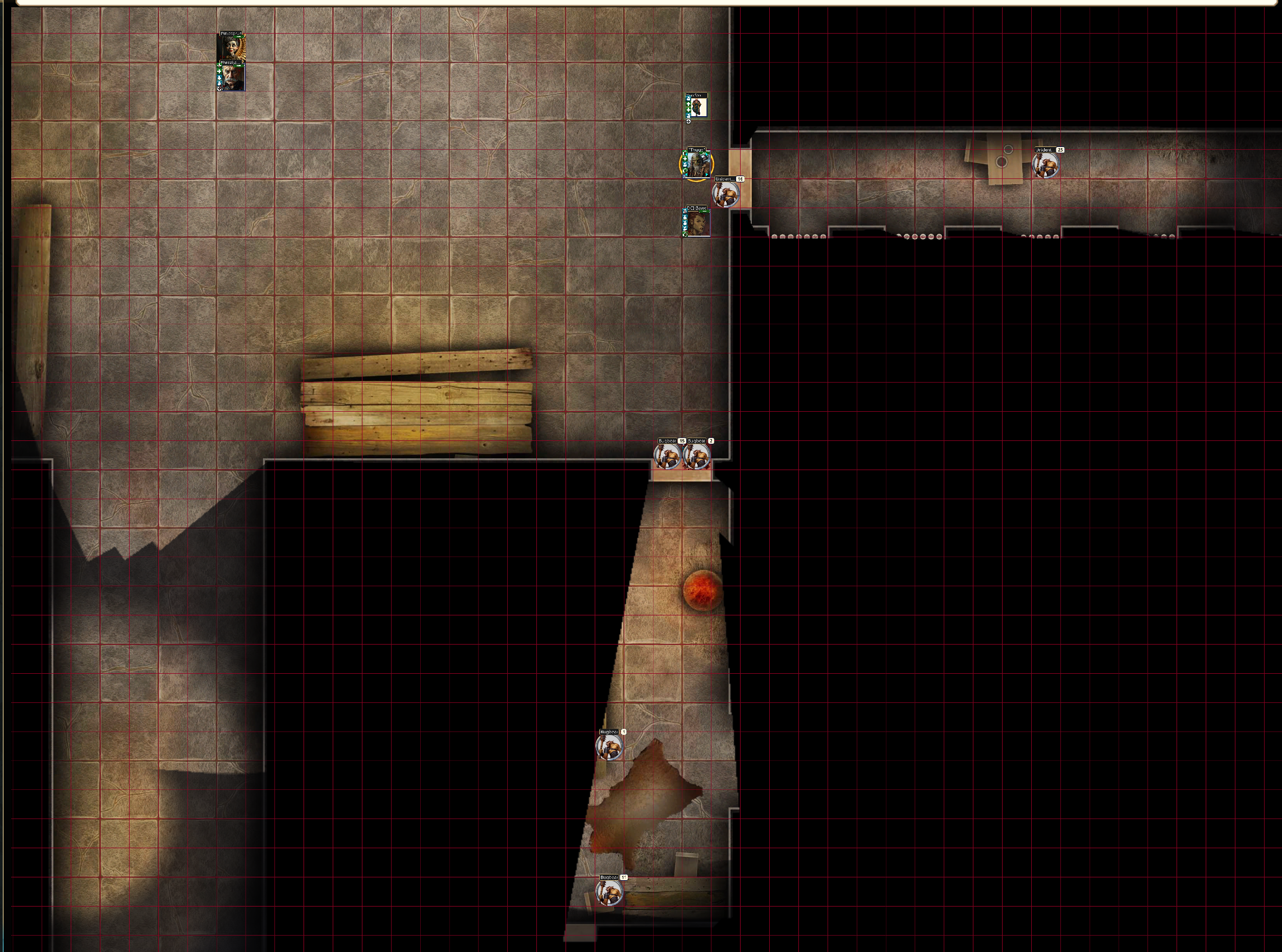
Task: Toggle the teal status effect icon on the Thugs token
Action: [x=685, y=164]
